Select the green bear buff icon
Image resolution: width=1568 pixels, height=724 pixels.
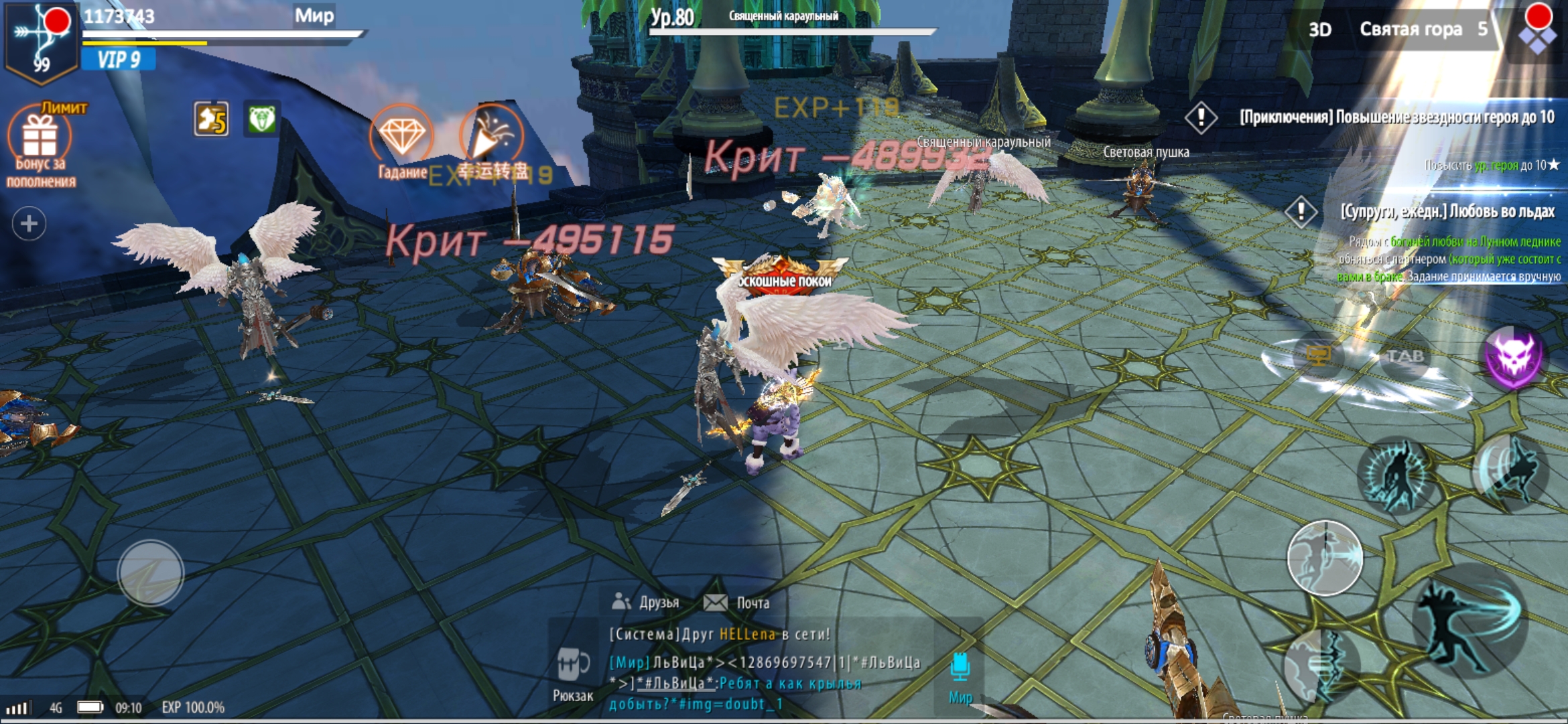tap(261, 120)
